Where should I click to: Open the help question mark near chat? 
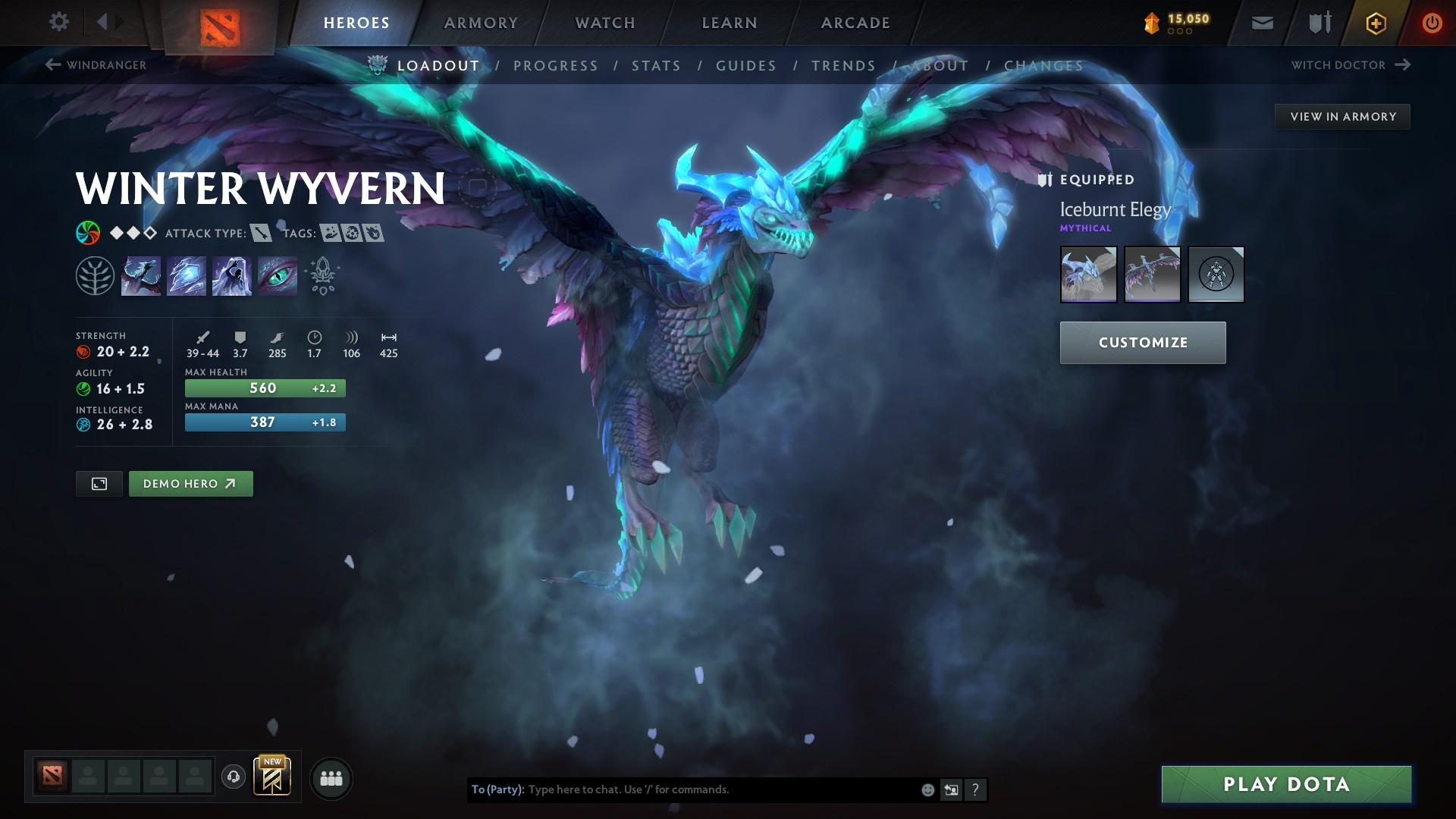click(x=974, y=789)
